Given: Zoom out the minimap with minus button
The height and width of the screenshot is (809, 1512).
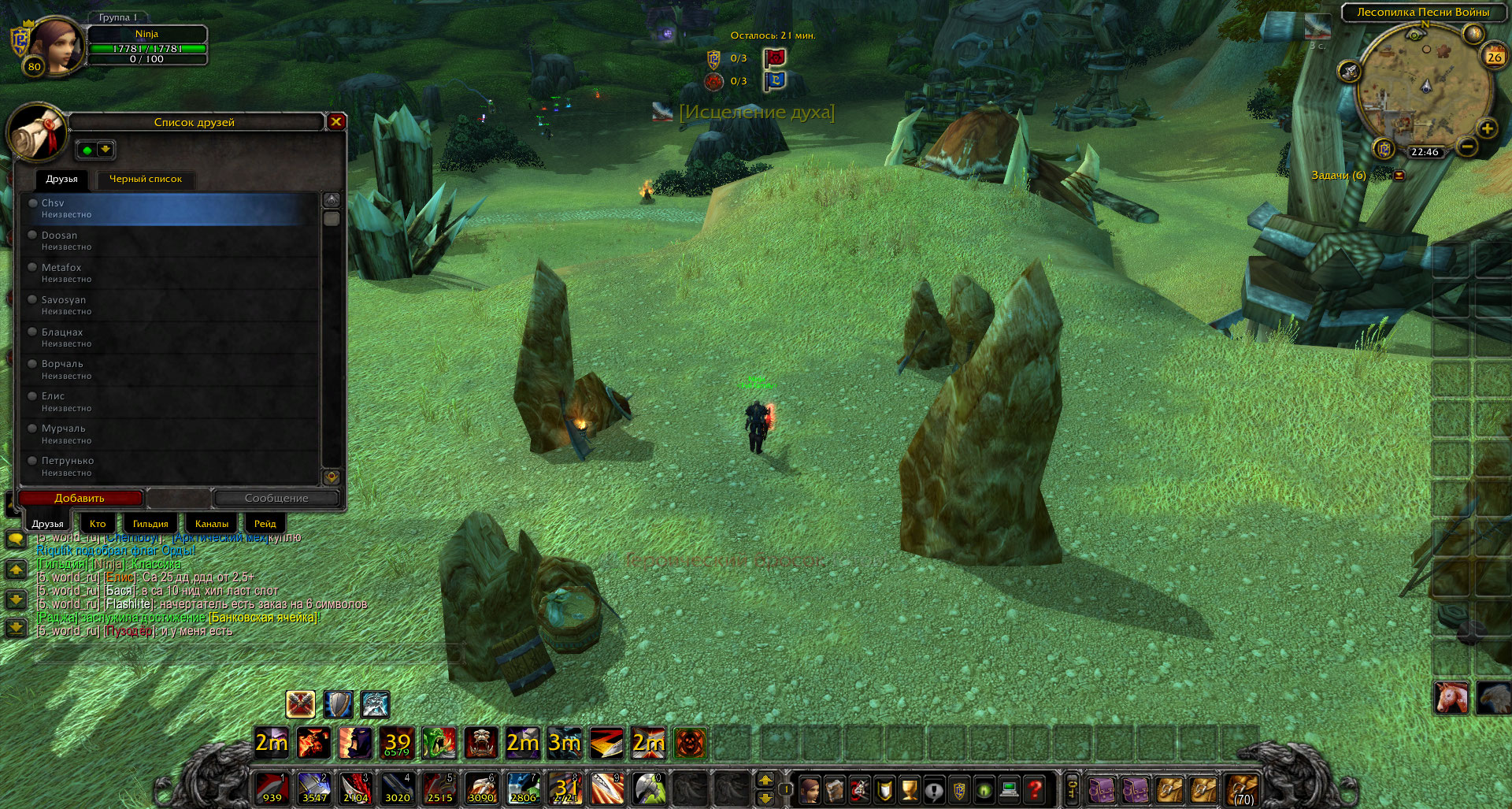Looking at the screenshot, I should pos(1467,147).
